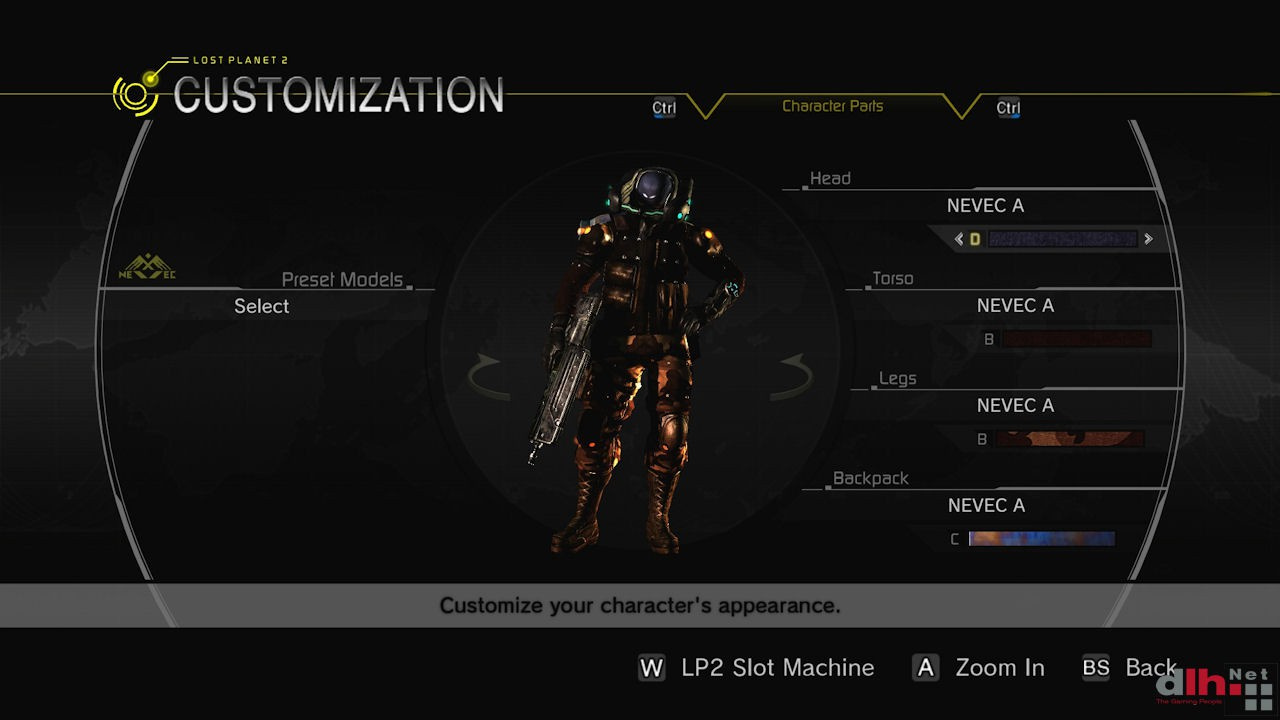Select the Preset Models option
This screenshot has width=1280, height=720.
point(261,306)
